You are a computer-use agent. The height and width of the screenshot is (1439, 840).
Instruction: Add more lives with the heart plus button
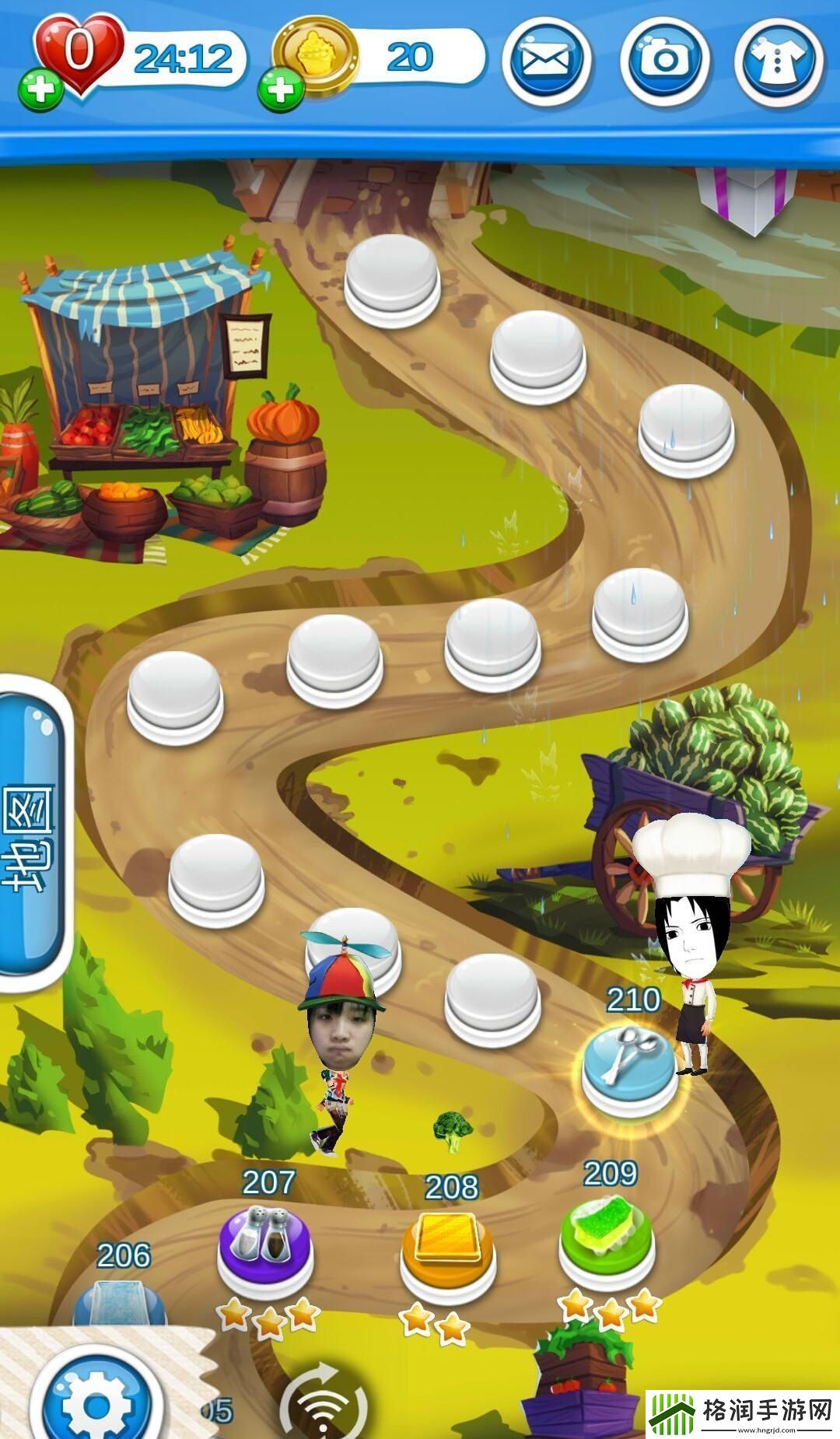(x=40, y=89)
